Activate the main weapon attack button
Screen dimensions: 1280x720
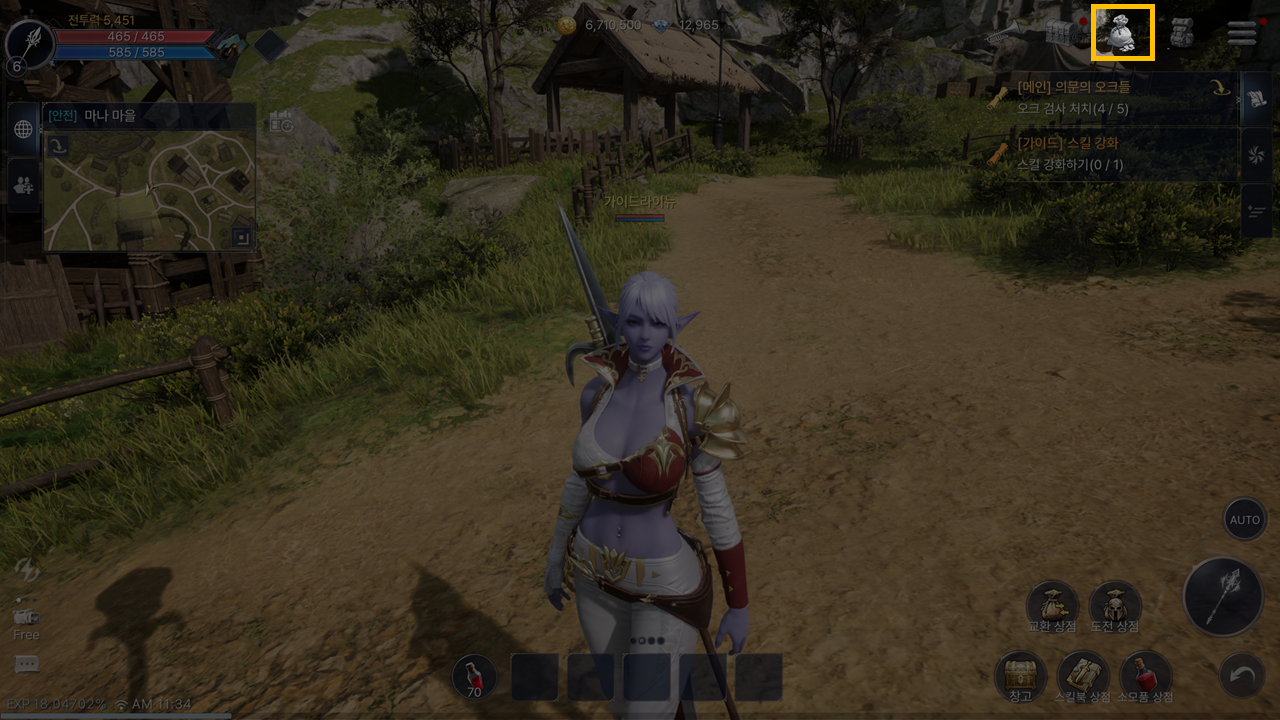click(1223, 596)
